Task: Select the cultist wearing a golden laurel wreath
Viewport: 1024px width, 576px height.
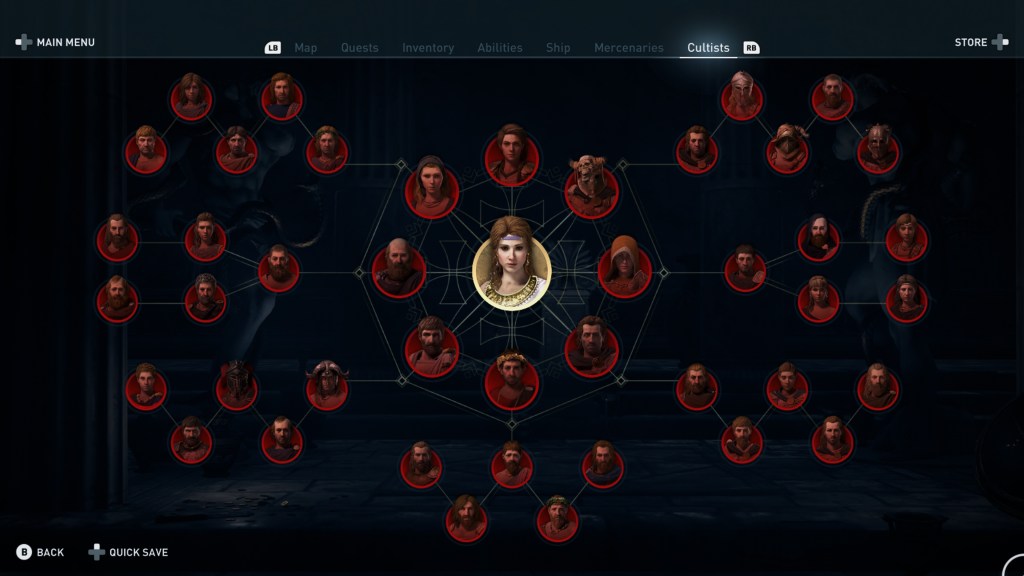Action: 512,382
